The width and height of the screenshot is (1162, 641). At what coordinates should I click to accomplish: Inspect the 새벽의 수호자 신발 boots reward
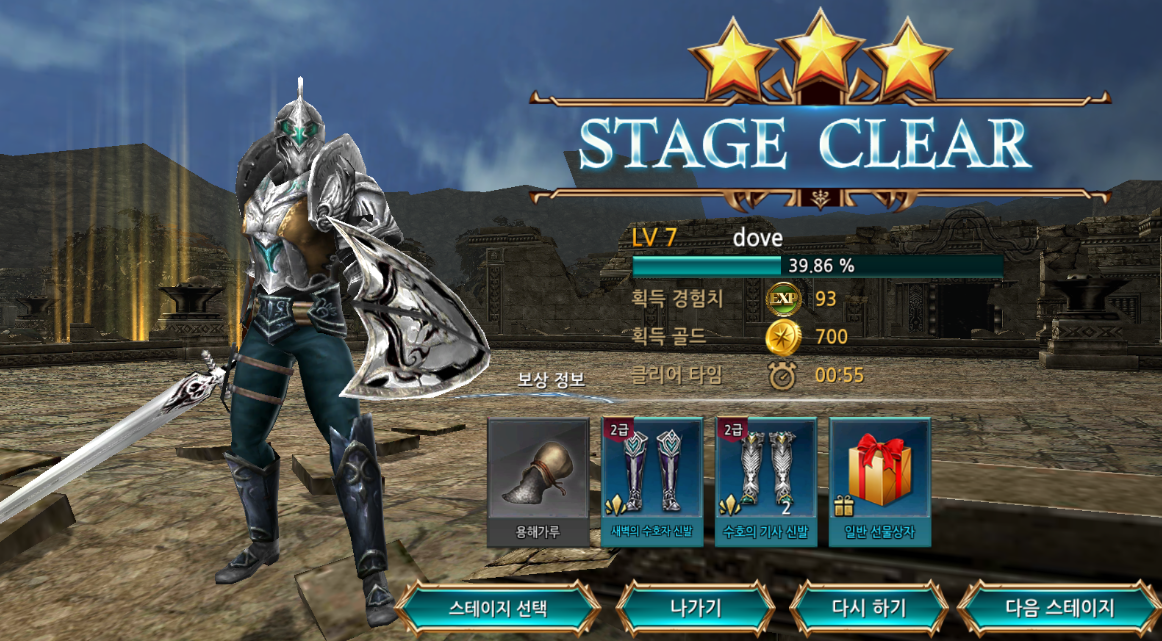(x=652, y=481)
